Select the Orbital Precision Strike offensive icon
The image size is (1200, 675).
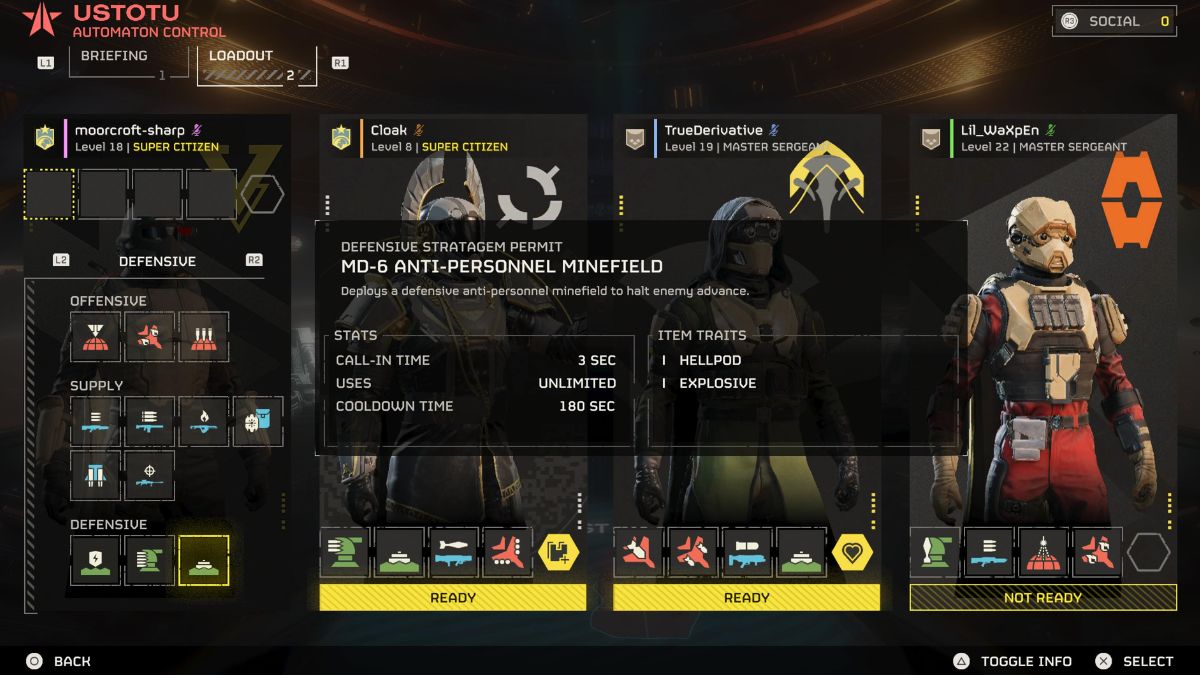pyautogui.click(x=95, y=336)
